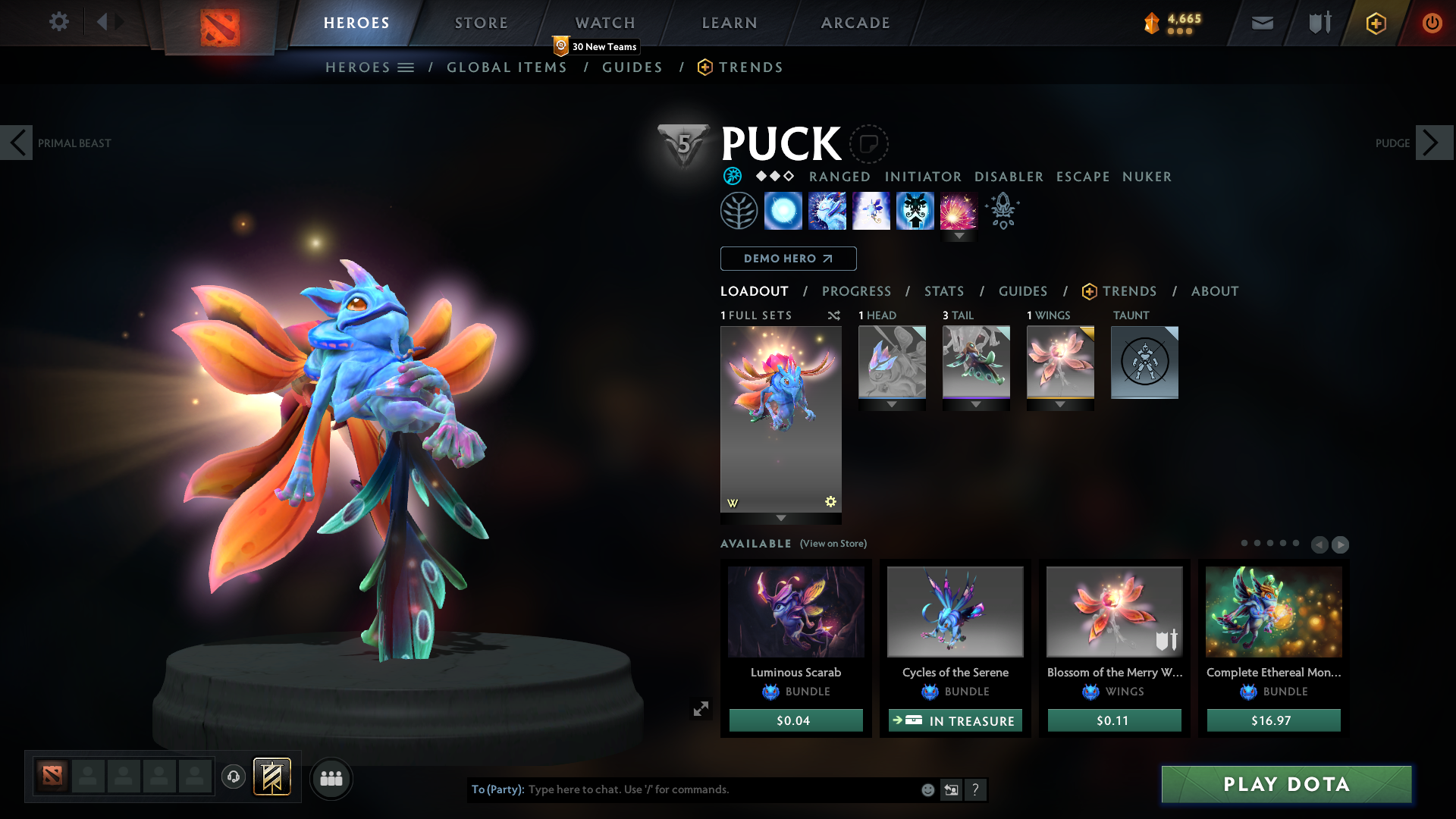Open the Armory shield and sword icon

click(x=1318, y=23)
